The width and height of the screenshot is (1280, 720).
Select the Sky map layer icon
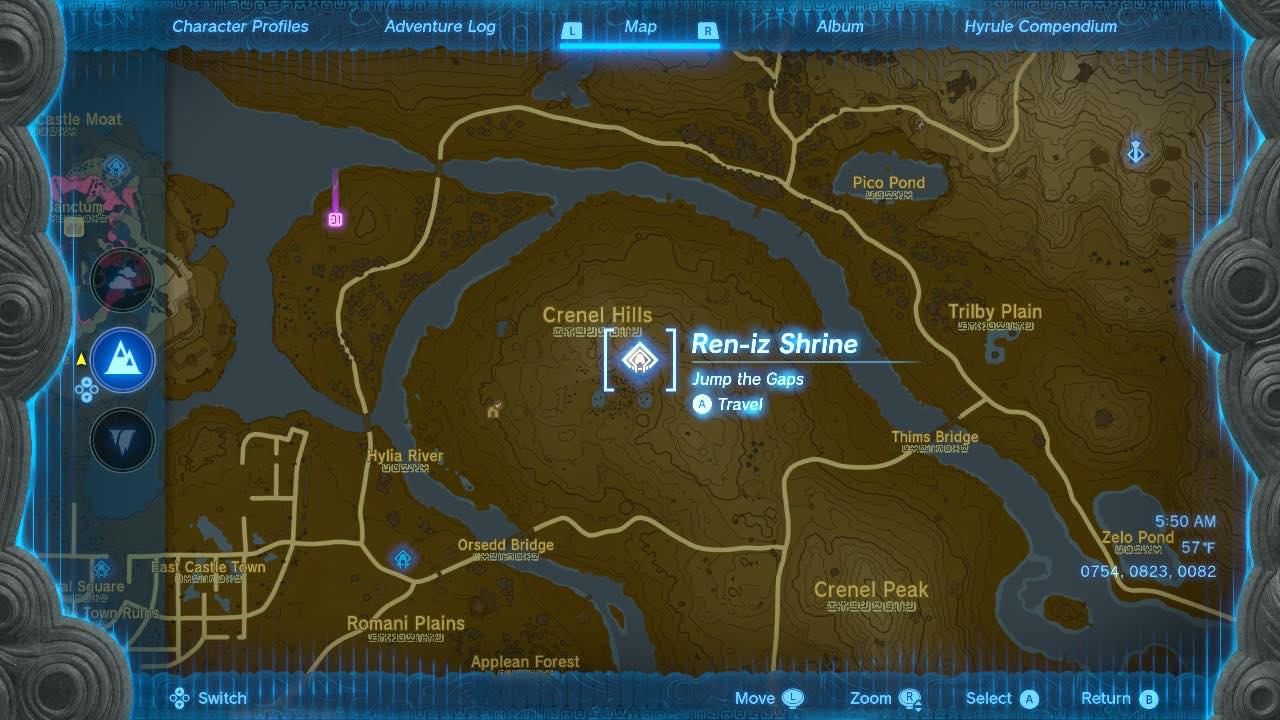pos(122,282)
